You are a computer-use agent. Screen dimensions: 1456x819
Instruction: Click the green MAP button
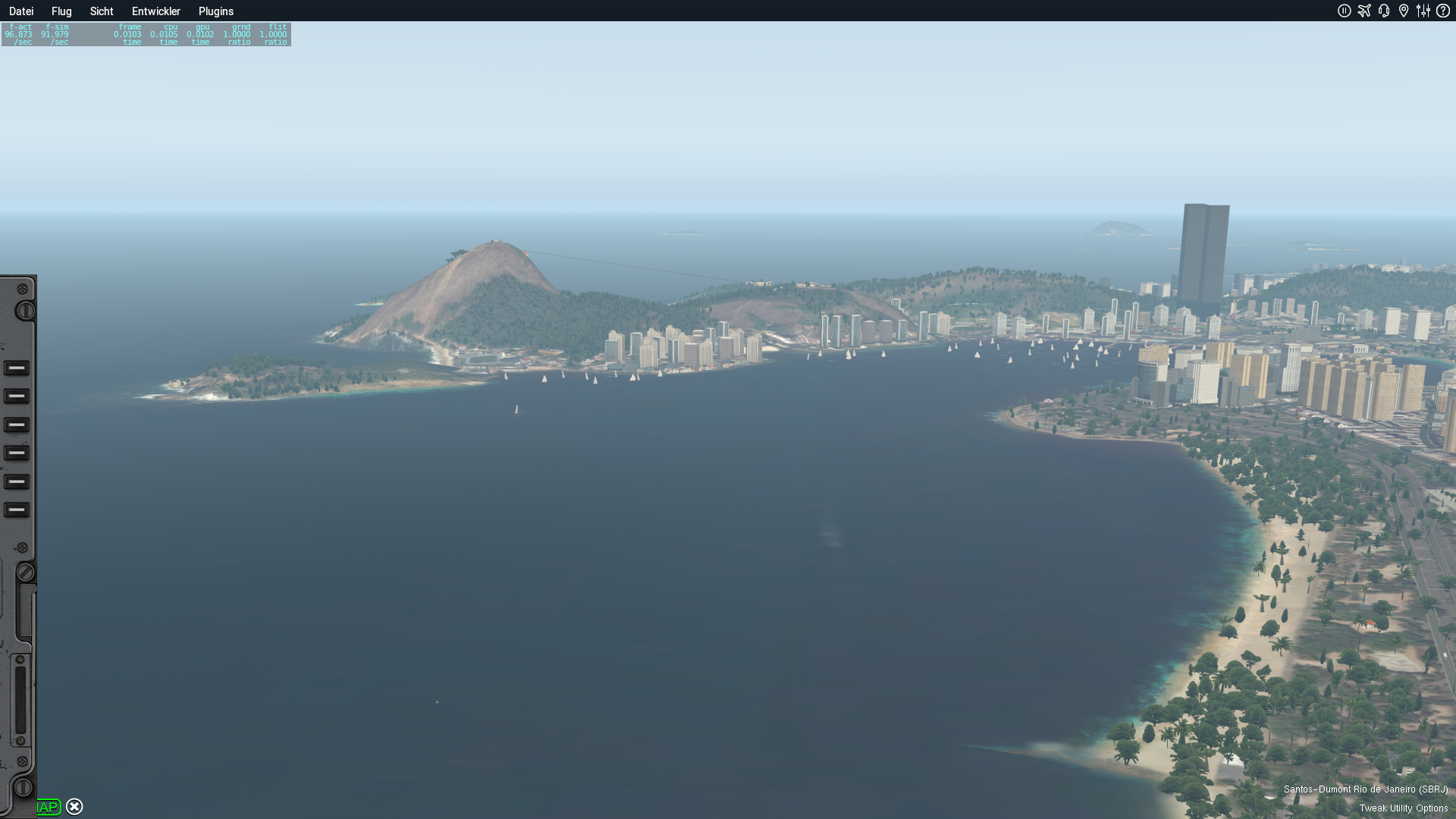(49, 807)
